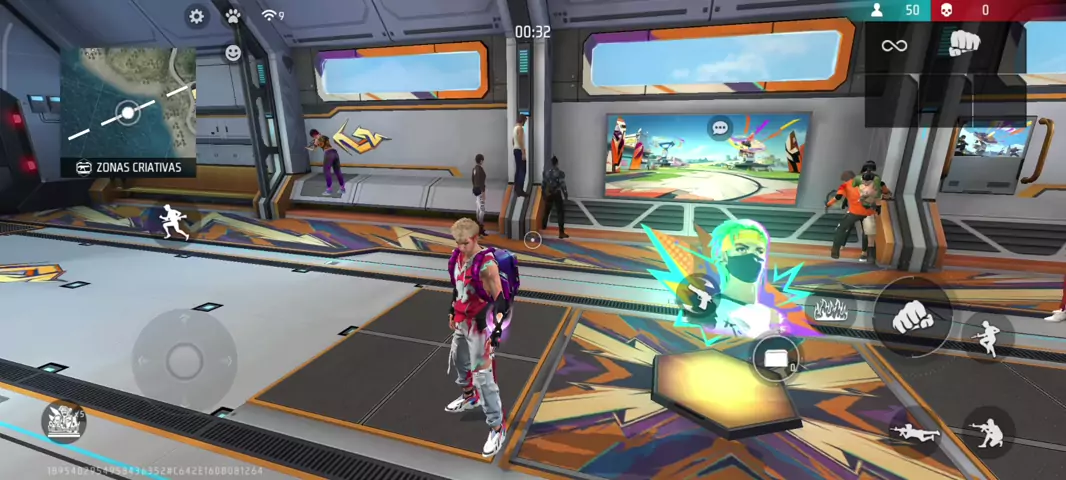Activate the statue emblem skill icon
The image size is (1066, 480).
click(x=63, y=420)
